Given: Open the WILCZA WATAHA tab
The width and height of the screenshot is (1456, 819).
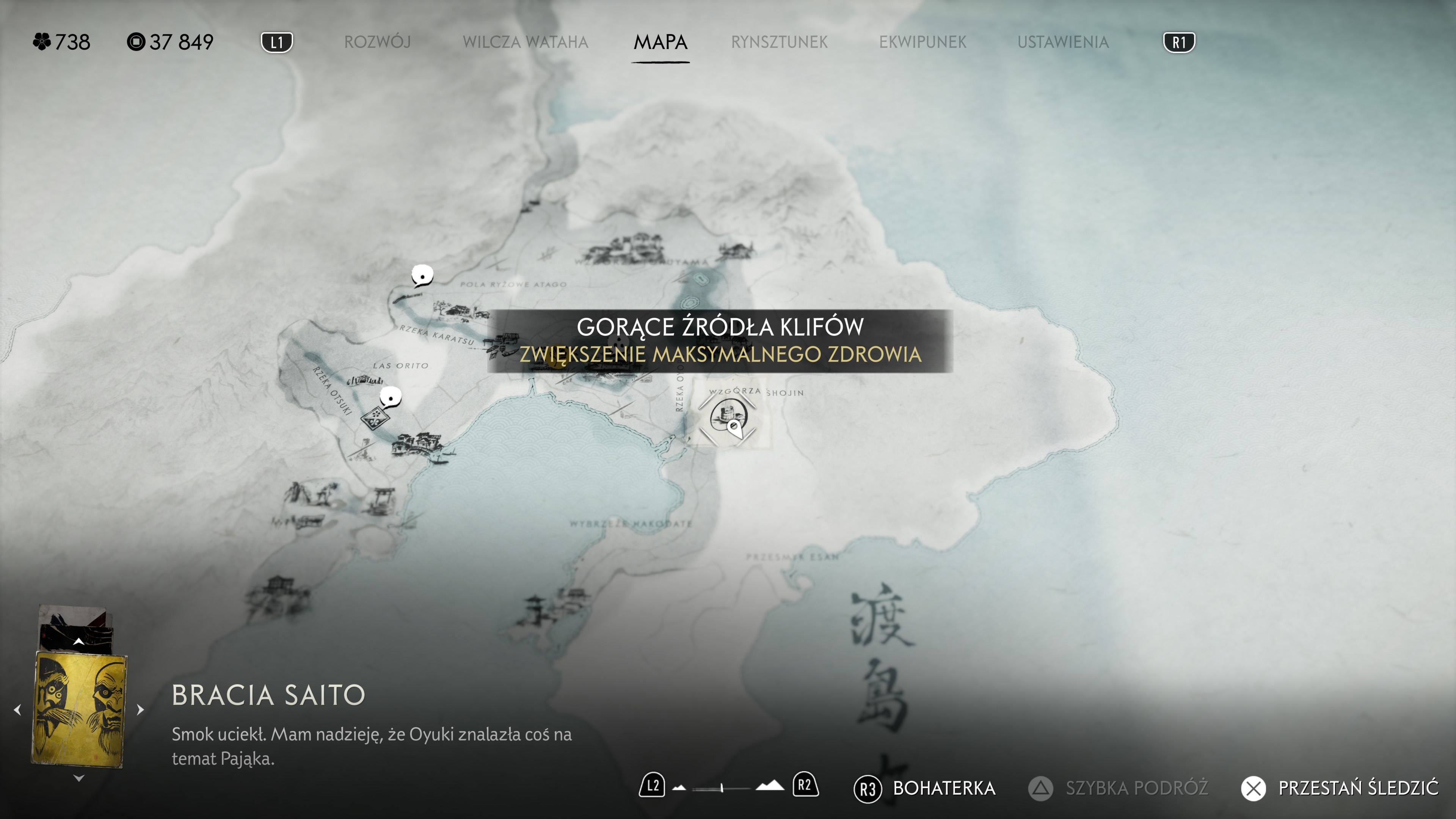Looking at the screenshot, I should (525, 42).
